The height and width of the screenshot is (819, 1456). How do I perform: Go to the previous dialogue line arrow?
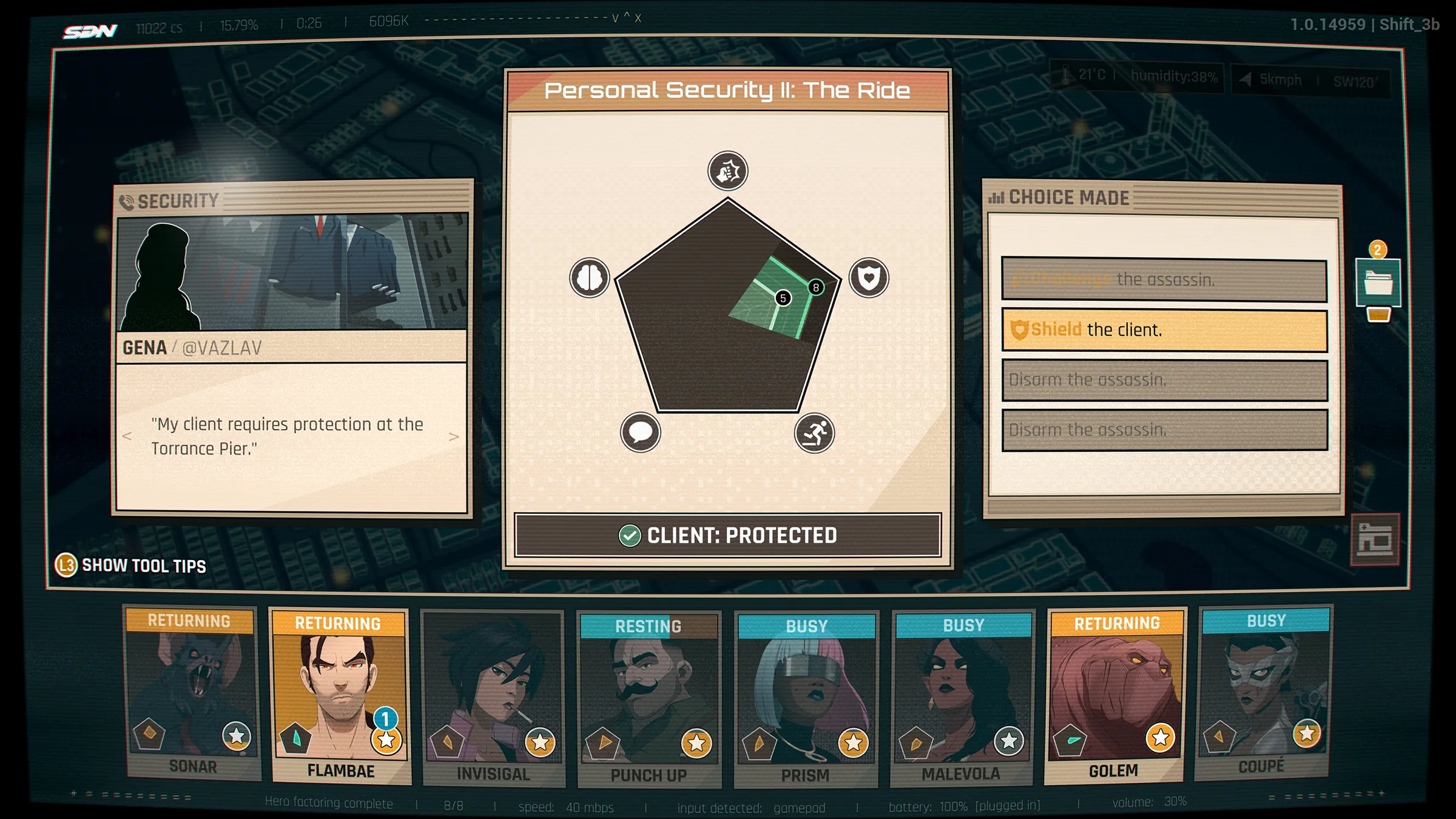[x=127, y=436]
